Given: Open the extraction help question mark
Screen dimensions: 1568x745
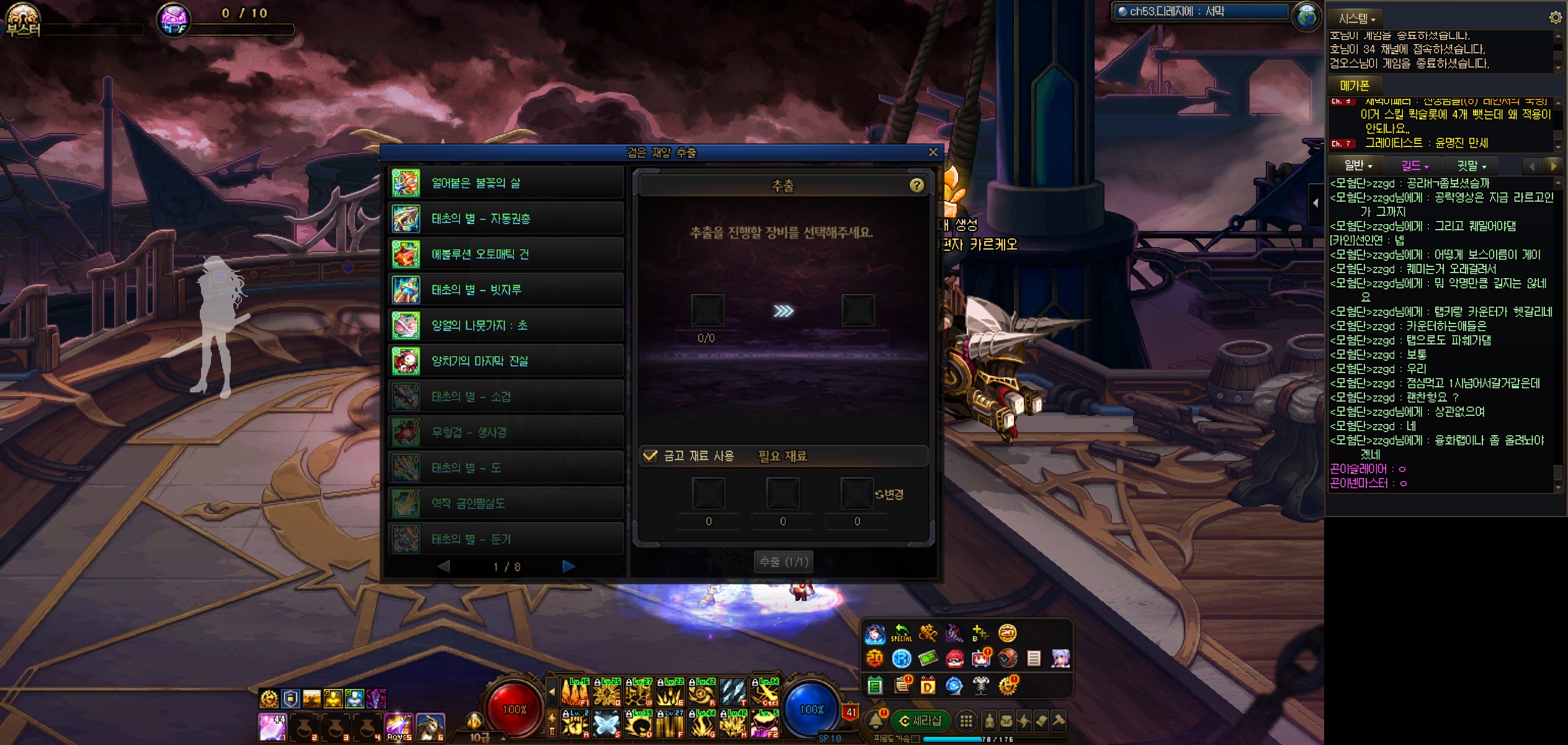Looking at the screenshot, I should point(916,185).
